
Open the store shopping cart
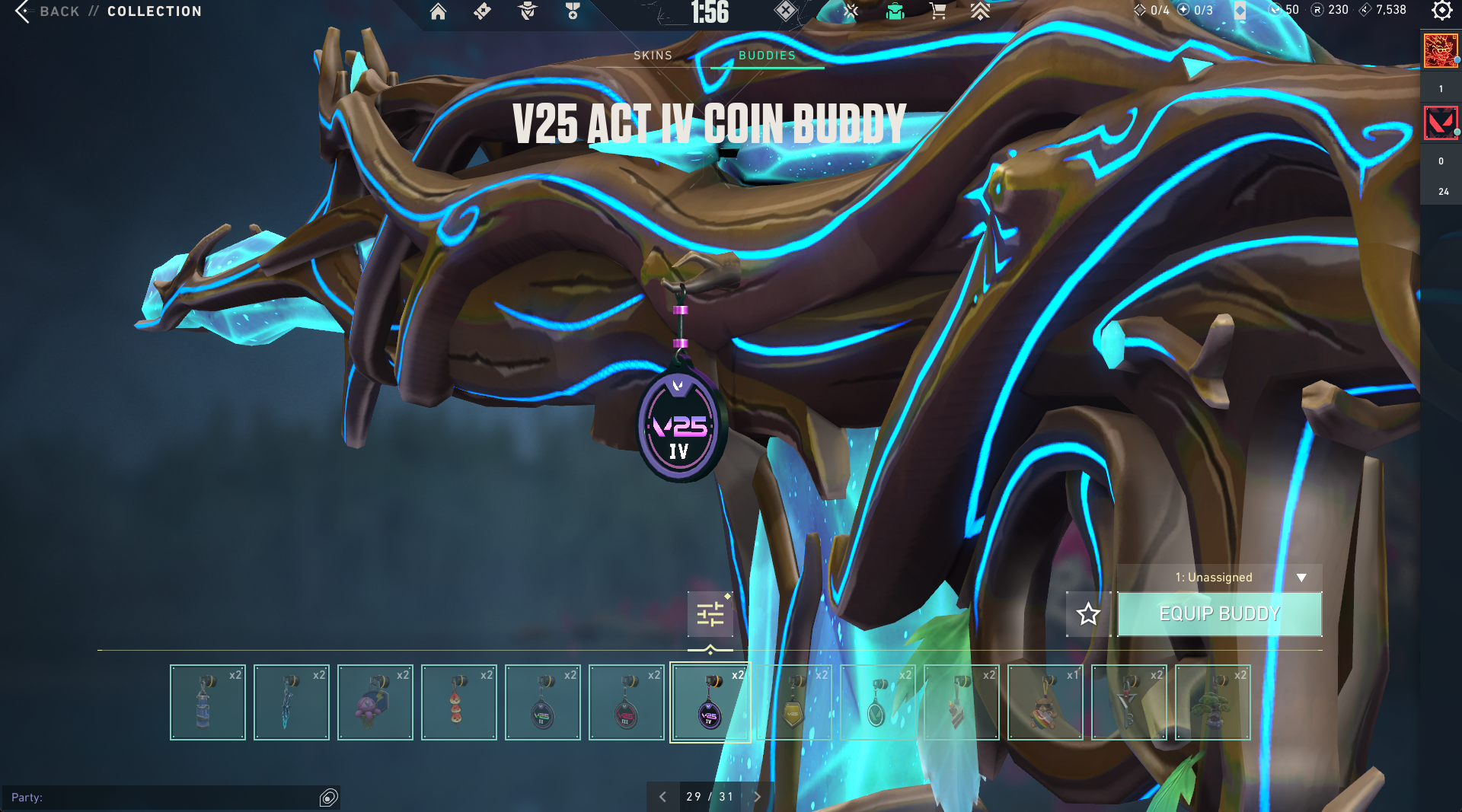click(937, 11)
